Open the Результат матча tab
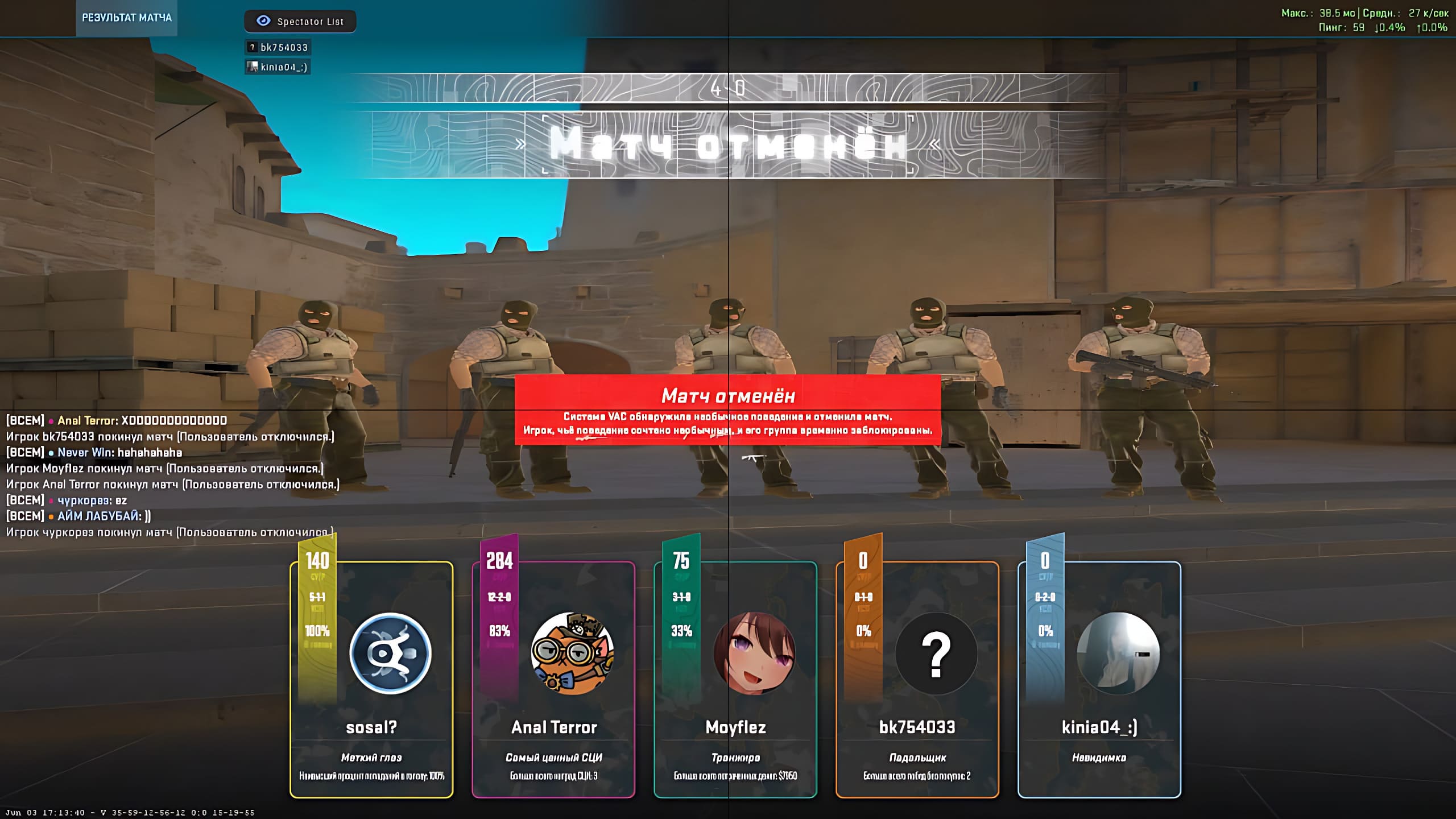 point(126,18)
